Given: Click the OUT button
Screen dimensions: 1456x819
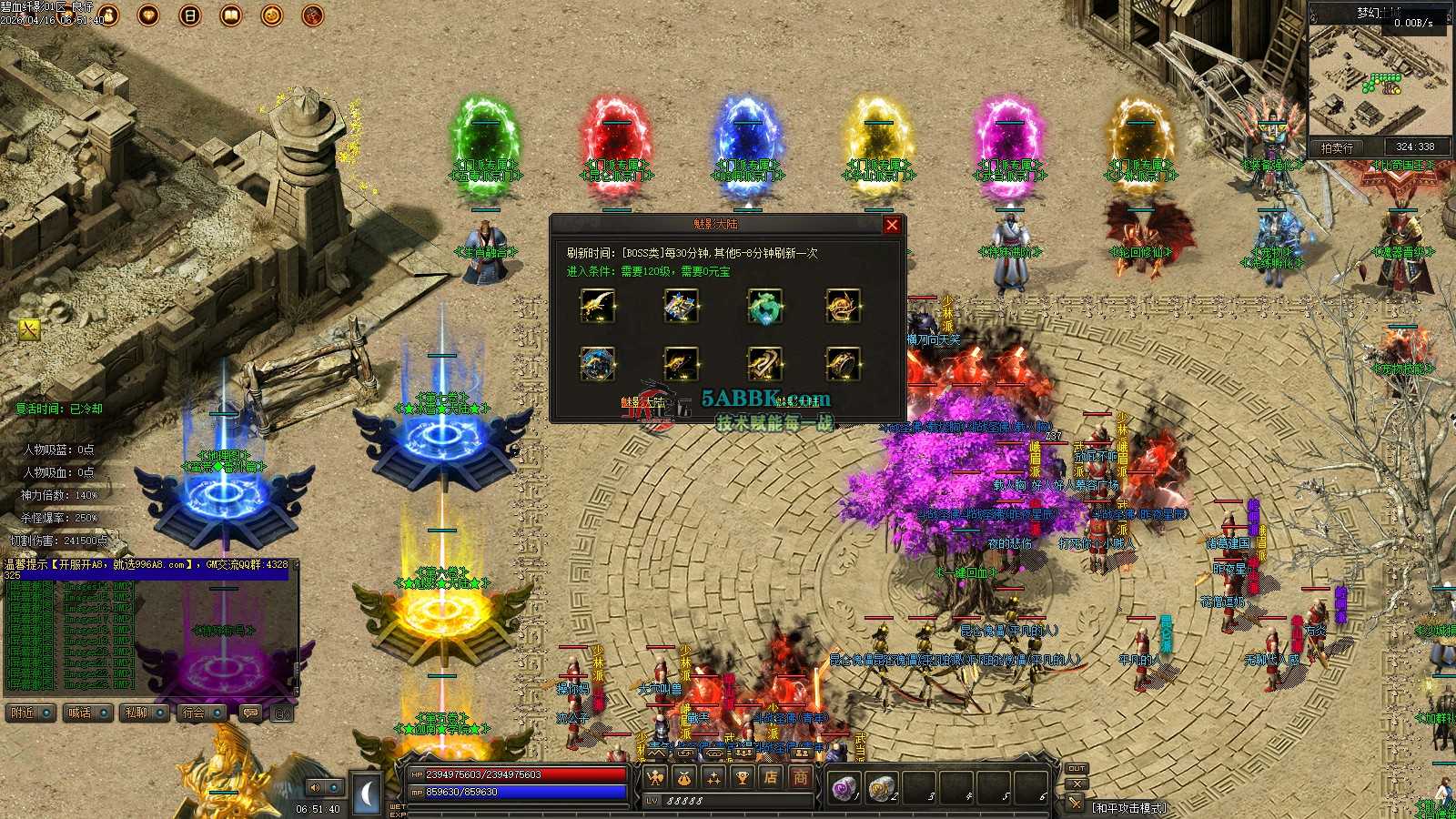Looking at the screenshot, I should click(1077, 768).
